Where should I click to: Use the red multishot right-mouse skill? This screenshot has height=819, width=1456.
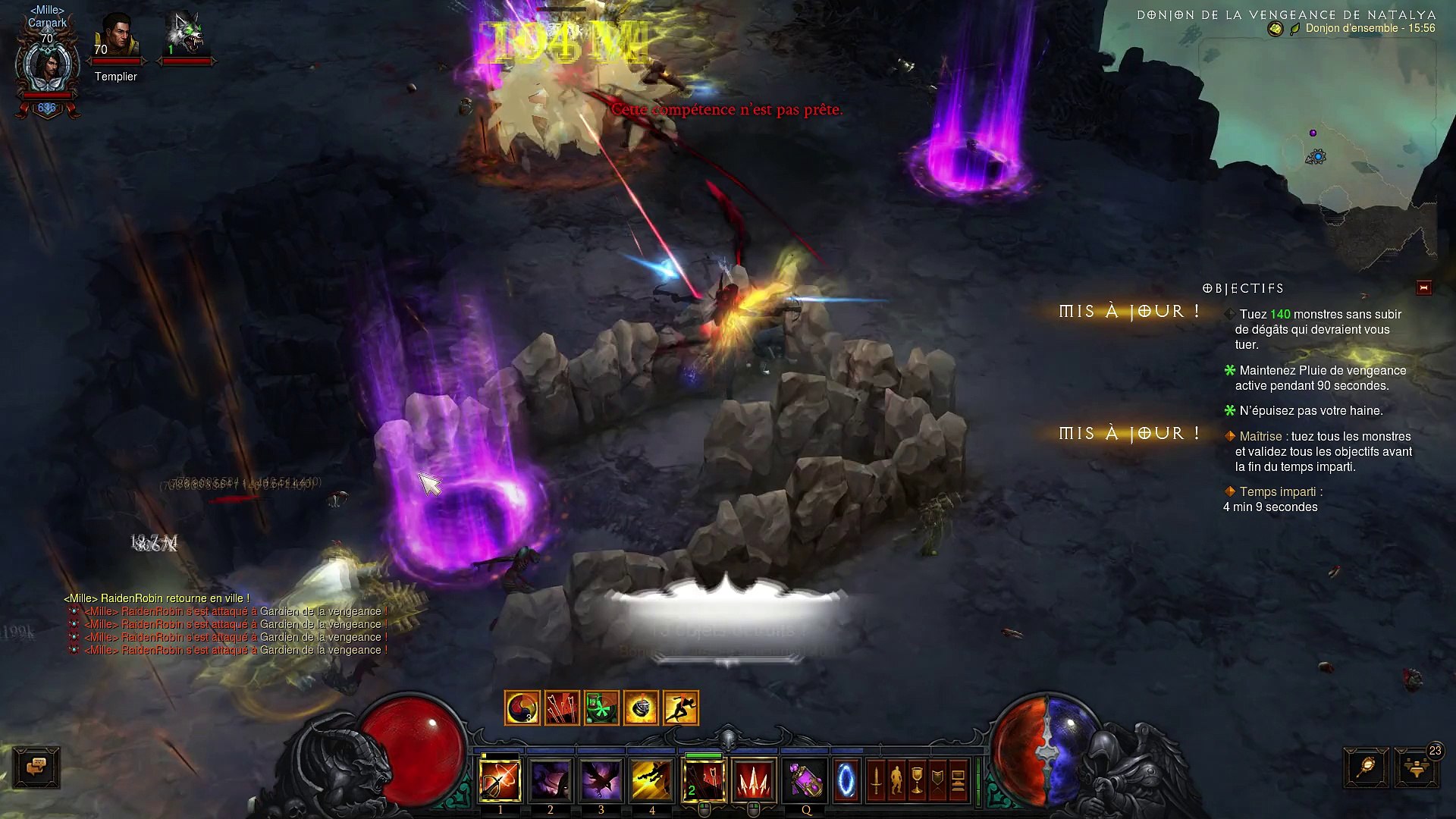click(754, 780)
